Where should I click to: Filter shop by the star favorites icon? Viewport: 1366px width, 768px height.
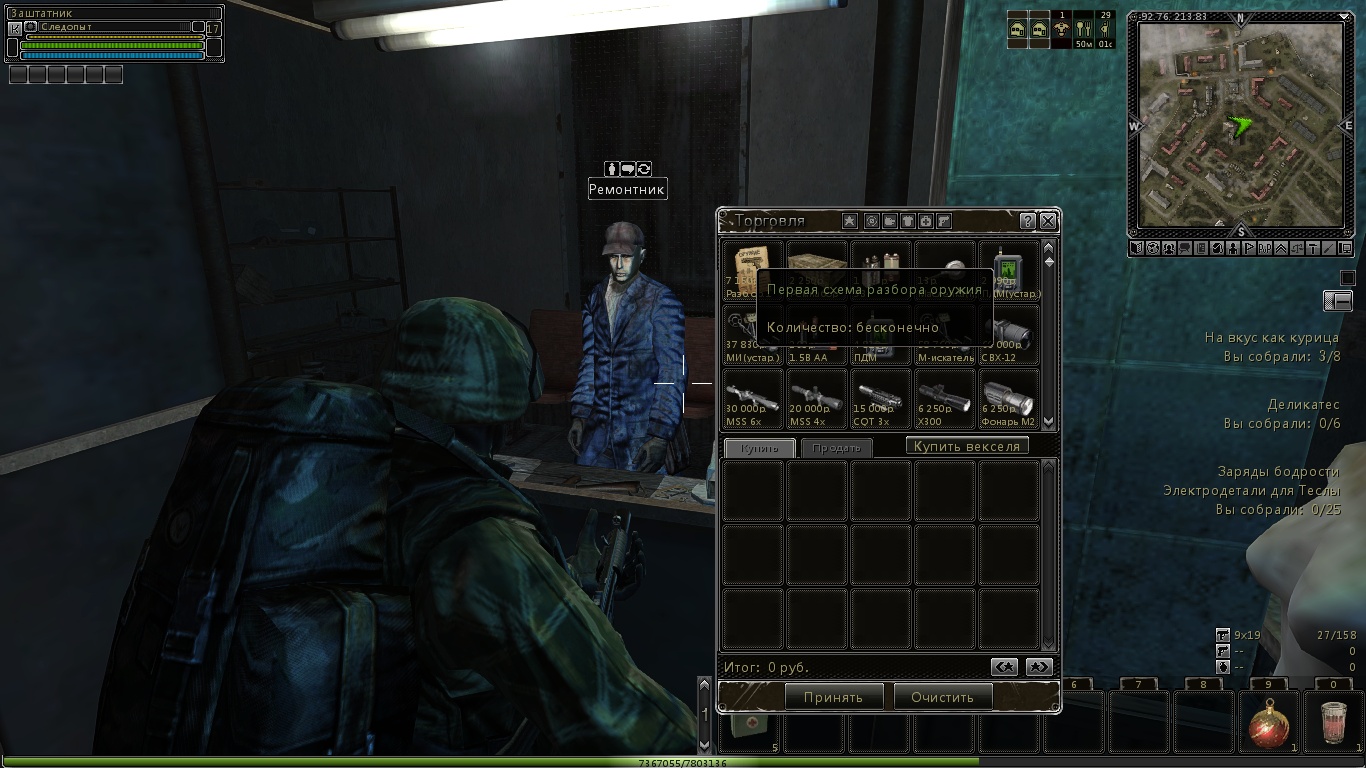click(x=849, y=221)
